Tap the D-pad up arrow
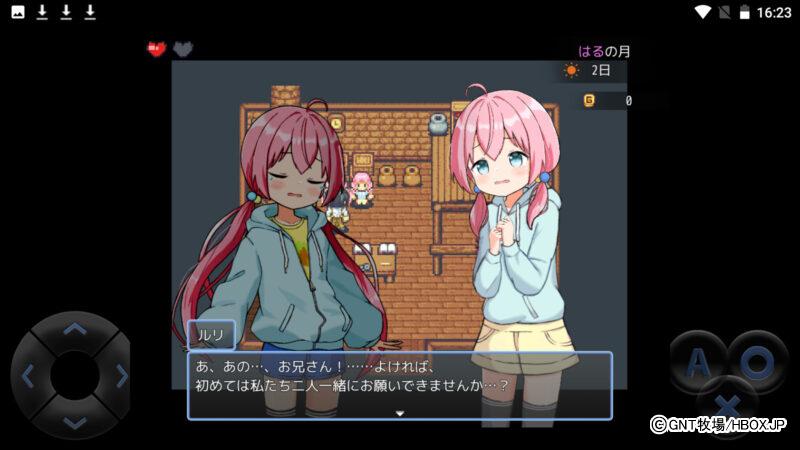Screen dimensions: 800x450 pos(74,328)
